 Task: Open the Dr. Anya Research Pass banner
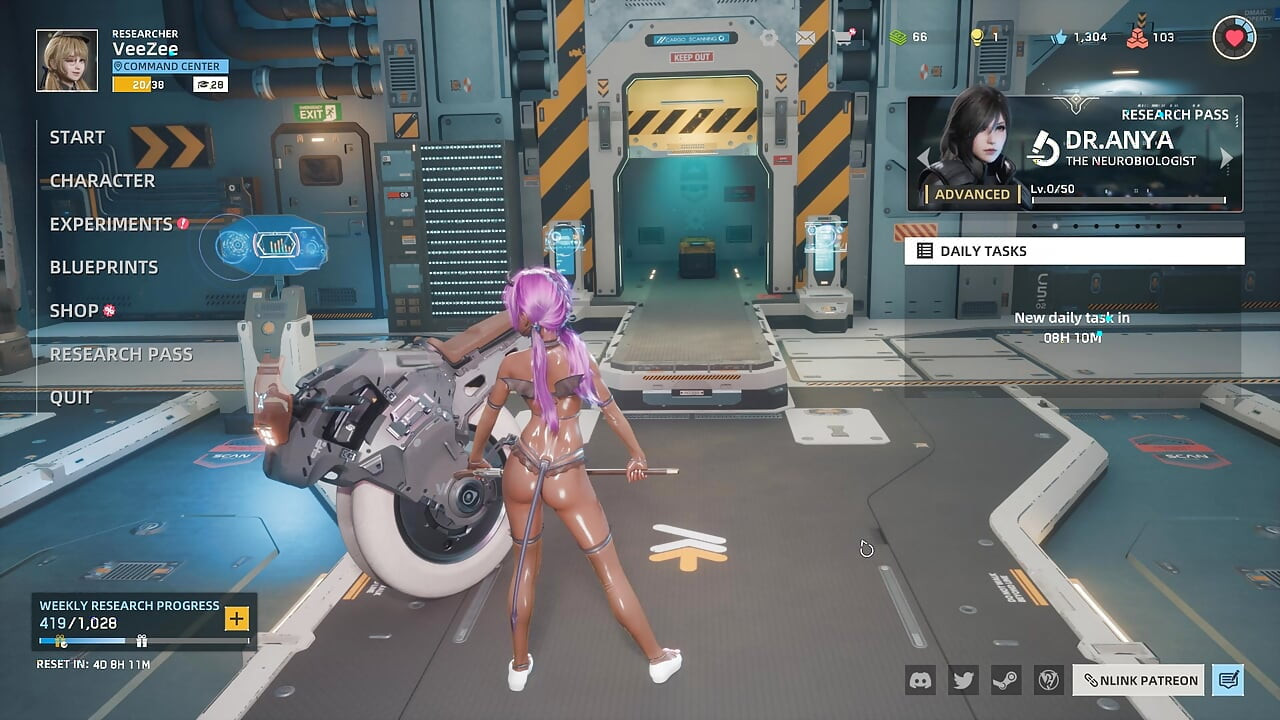pyautogui.click(x=1075, y=154)
